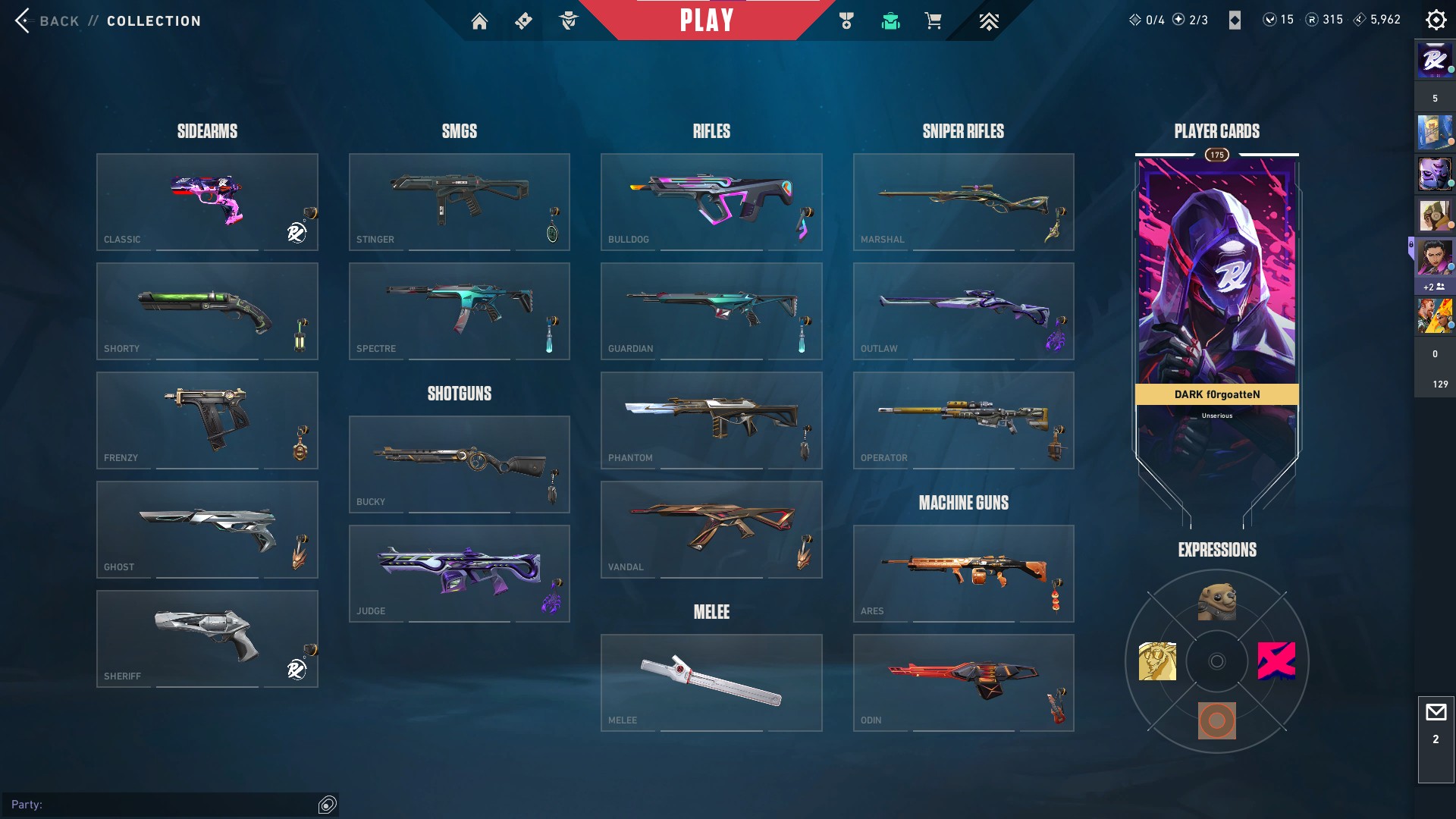Select the Melee weapon slot
1456x819 pixels.
click(711, 682)
